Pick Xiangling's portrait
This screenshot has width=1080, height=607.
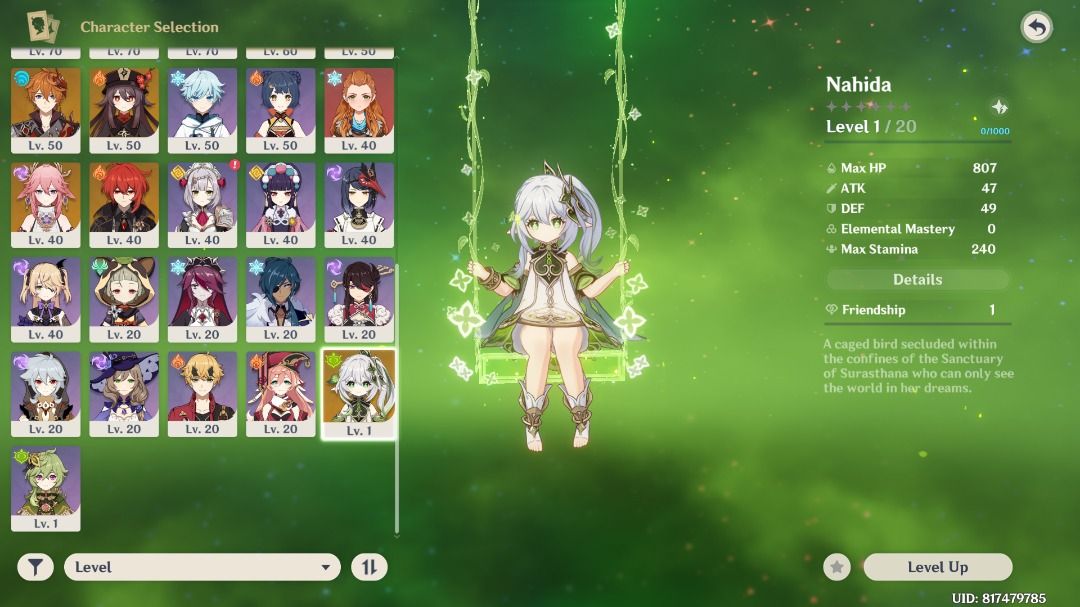[281, 108]
